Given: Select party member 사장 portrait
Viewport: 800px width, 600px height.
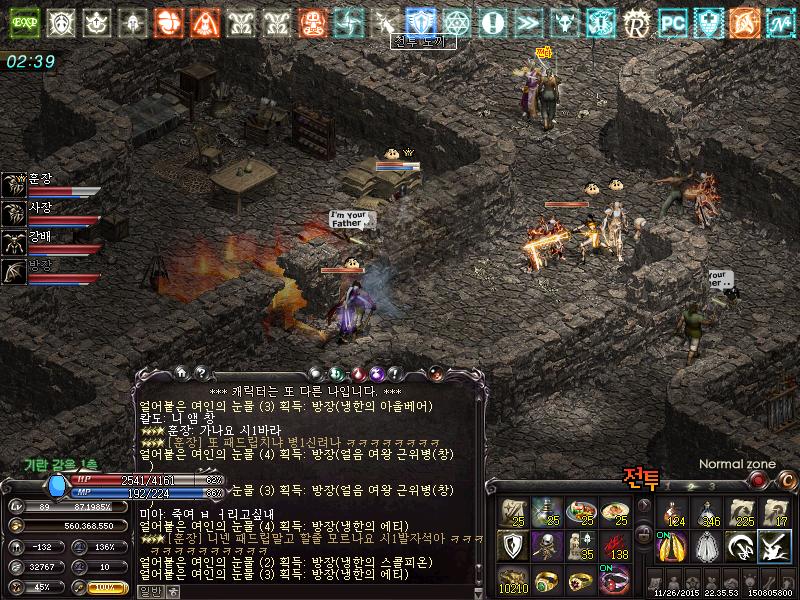Looking at the screenshot, I should (15, 212).
